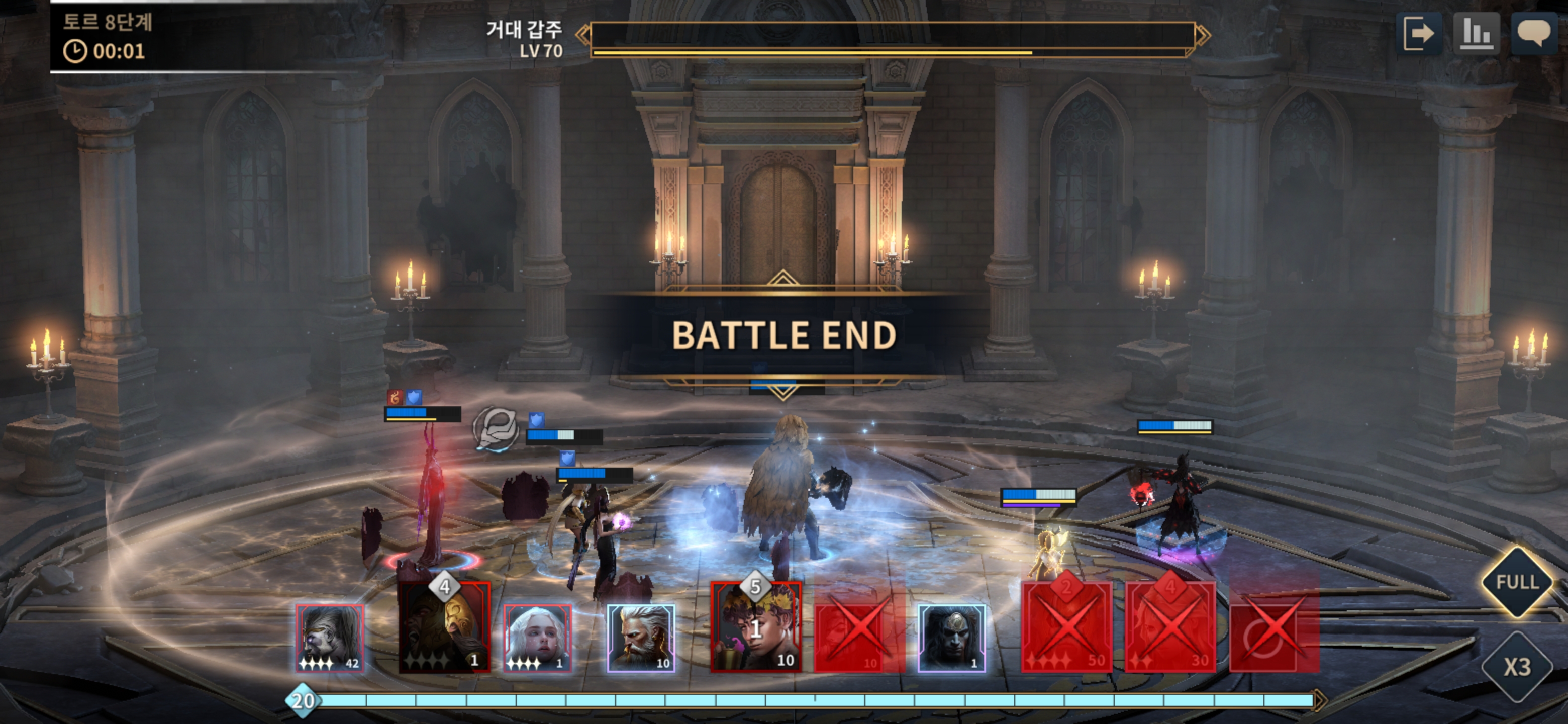
Task: Change the X3 battle speed
Action: [x=1516, y=667]
